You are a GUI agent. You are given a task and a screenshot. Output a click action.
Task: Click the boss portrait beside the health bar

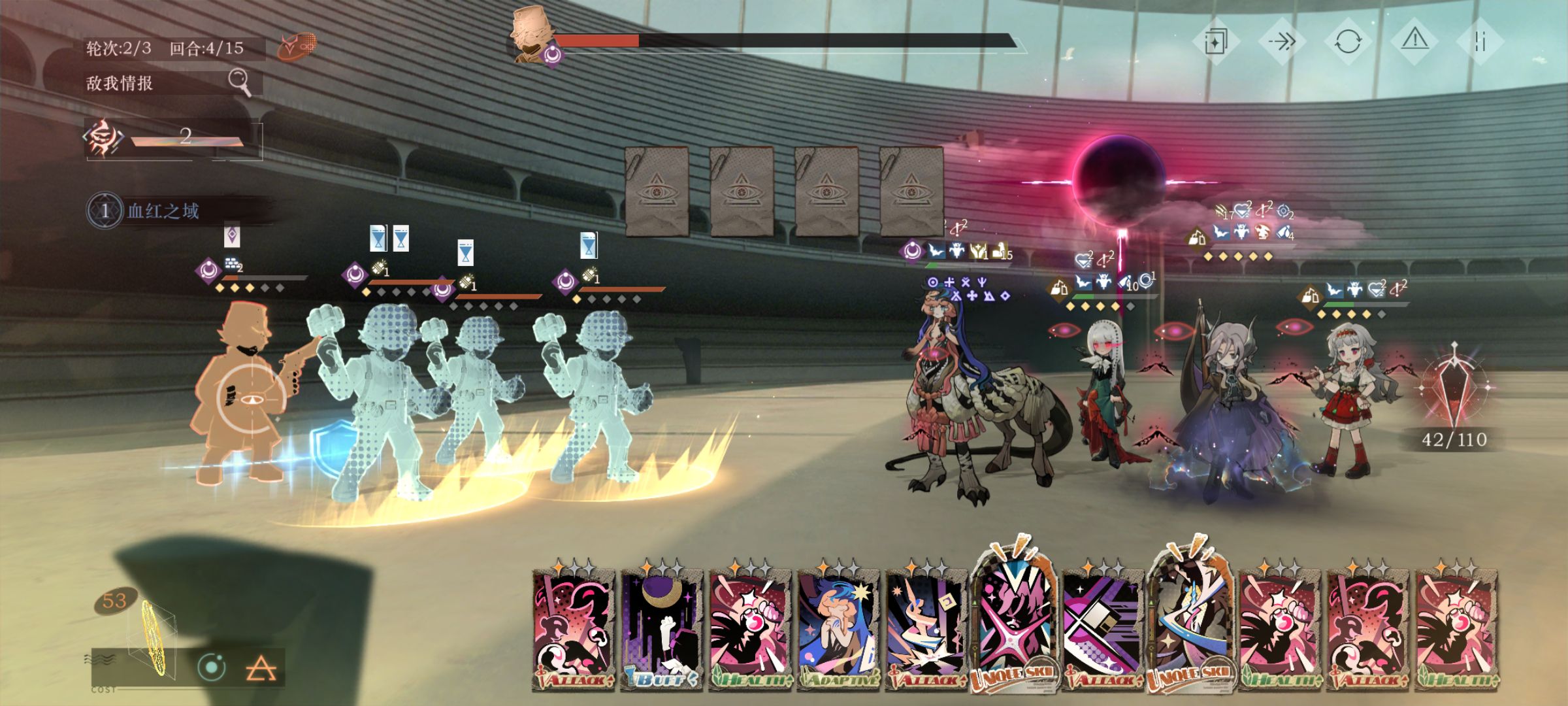[530, 36]
